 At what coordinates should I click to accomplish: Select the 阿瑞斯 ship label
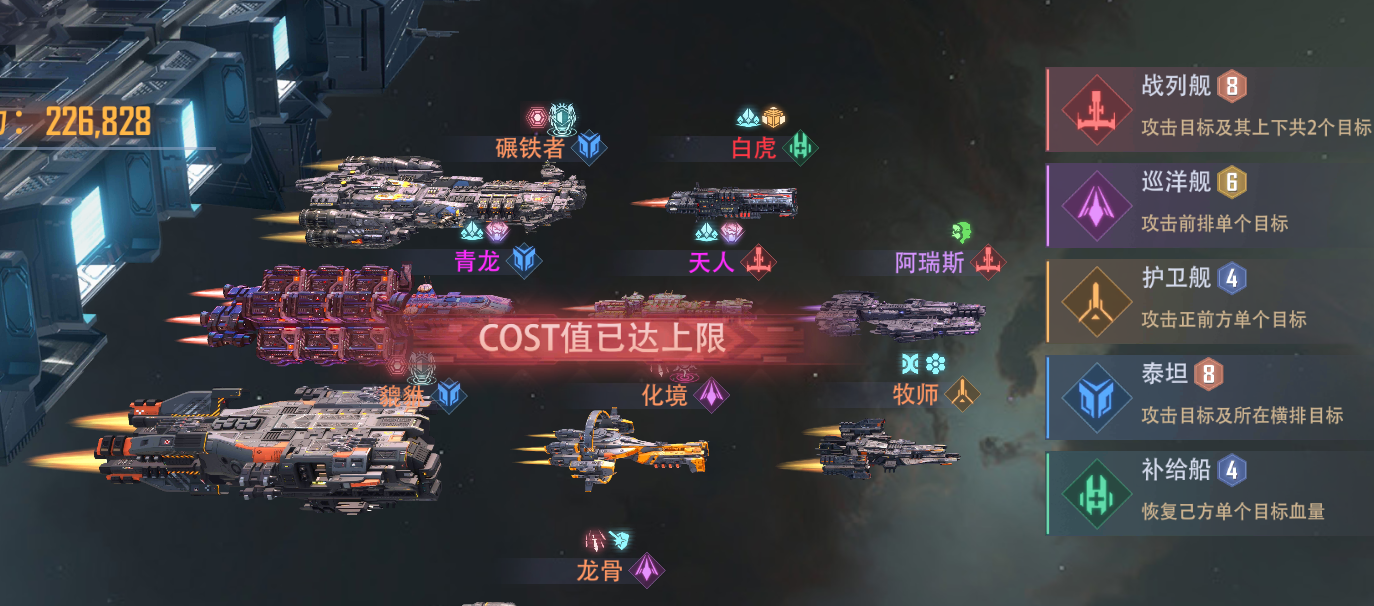(930, 262)
